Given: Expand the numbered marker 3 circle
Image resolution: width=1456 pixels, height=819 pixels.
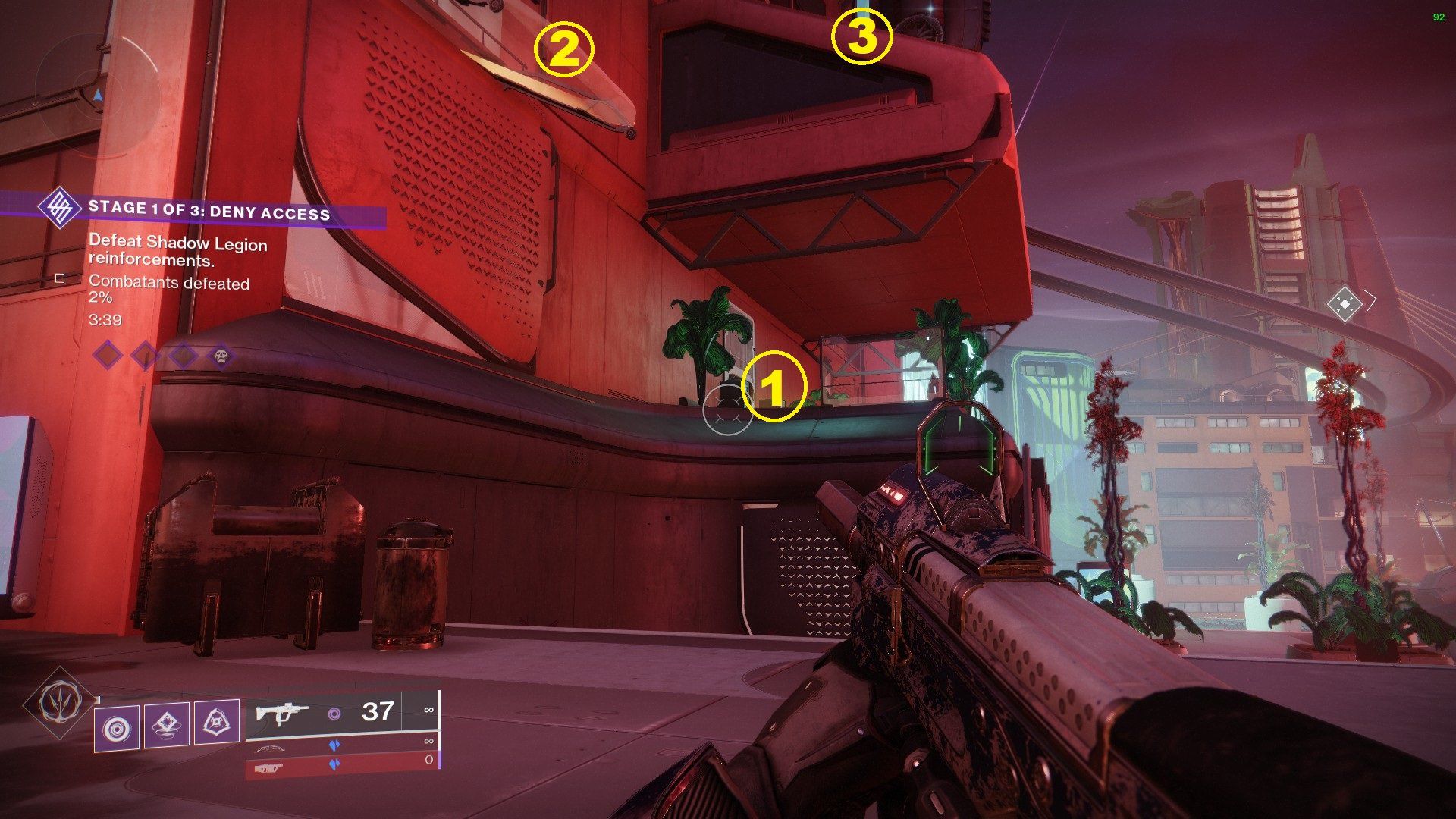Looking at the screenshot, I should pyautogui.click(x=861, y=36).
